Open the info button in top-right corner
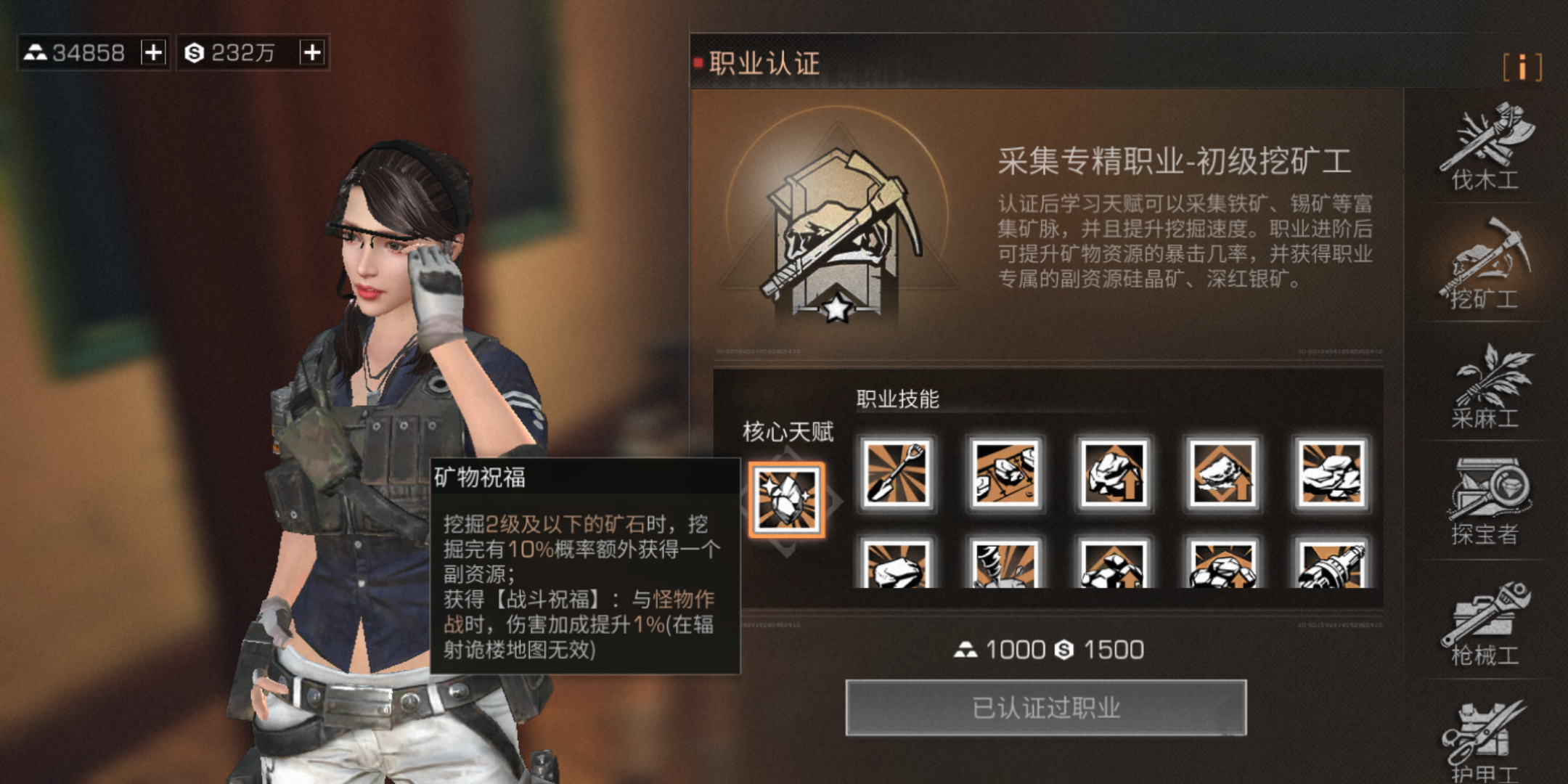Image resolution: width=1568 pixels, height=784 pixels. 1522,67
